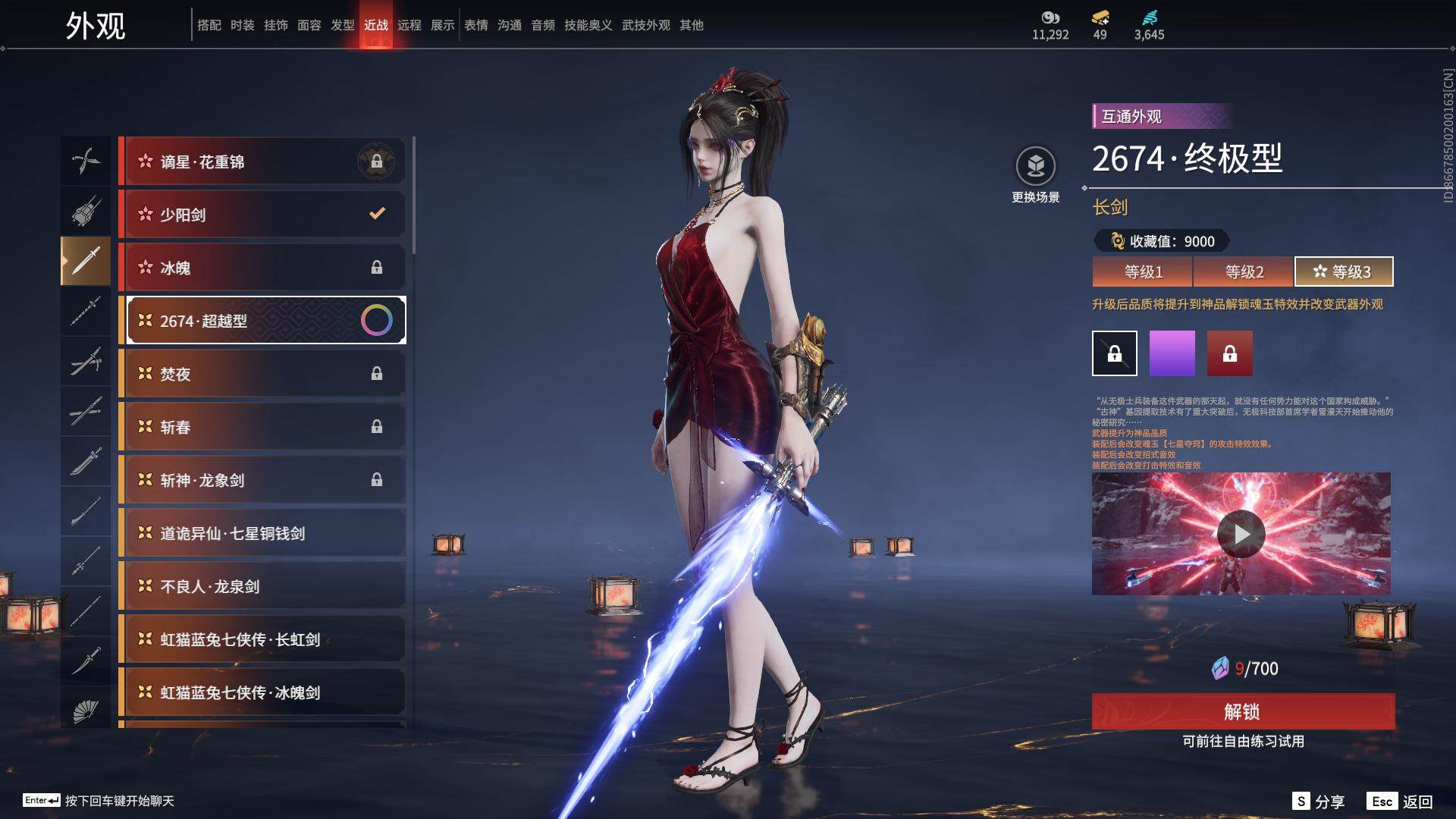Pick the 焚夜 weapon skin

(262, 374)
